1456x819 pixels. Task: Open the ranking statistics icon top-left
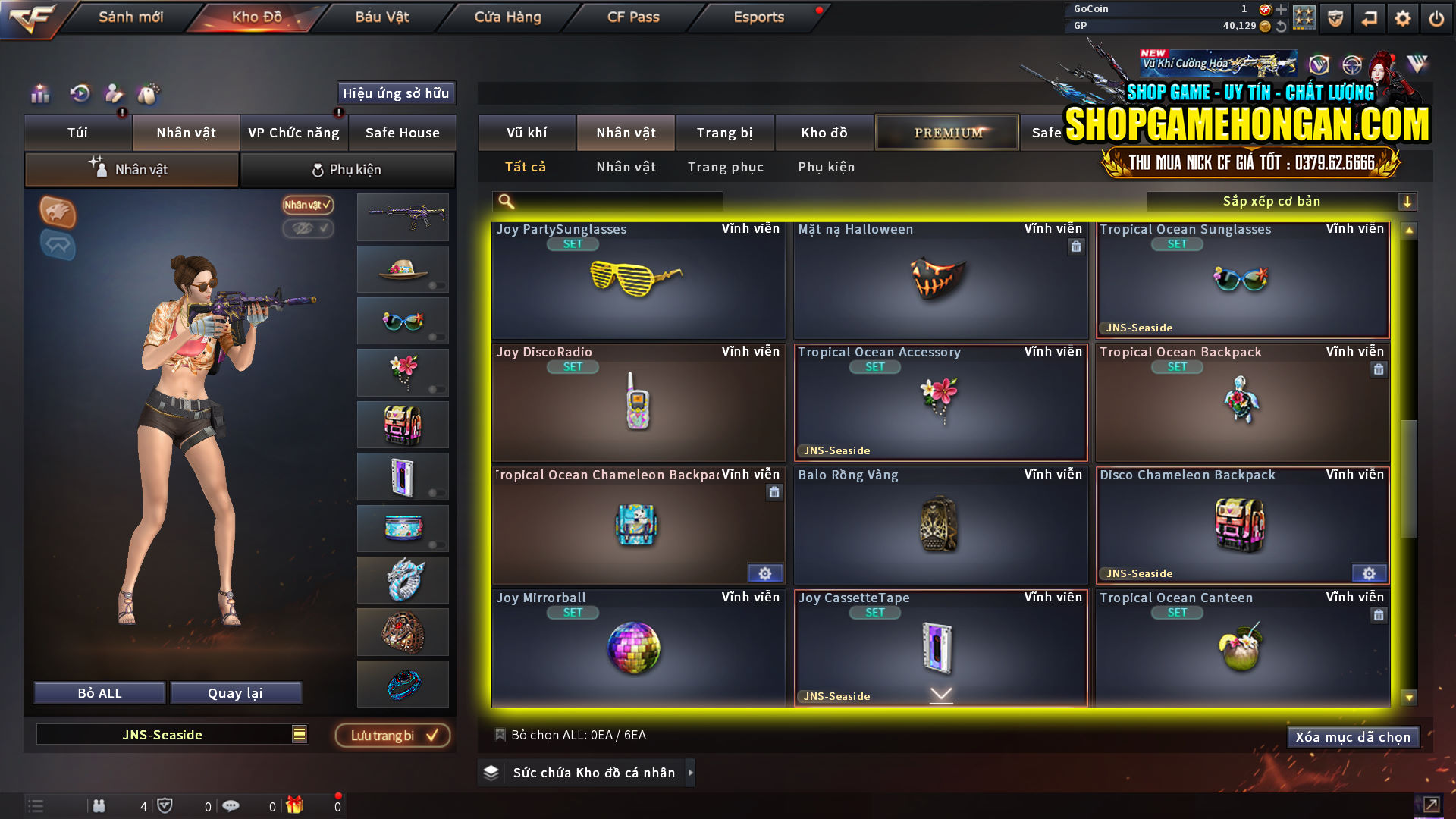tap(39, 93)
